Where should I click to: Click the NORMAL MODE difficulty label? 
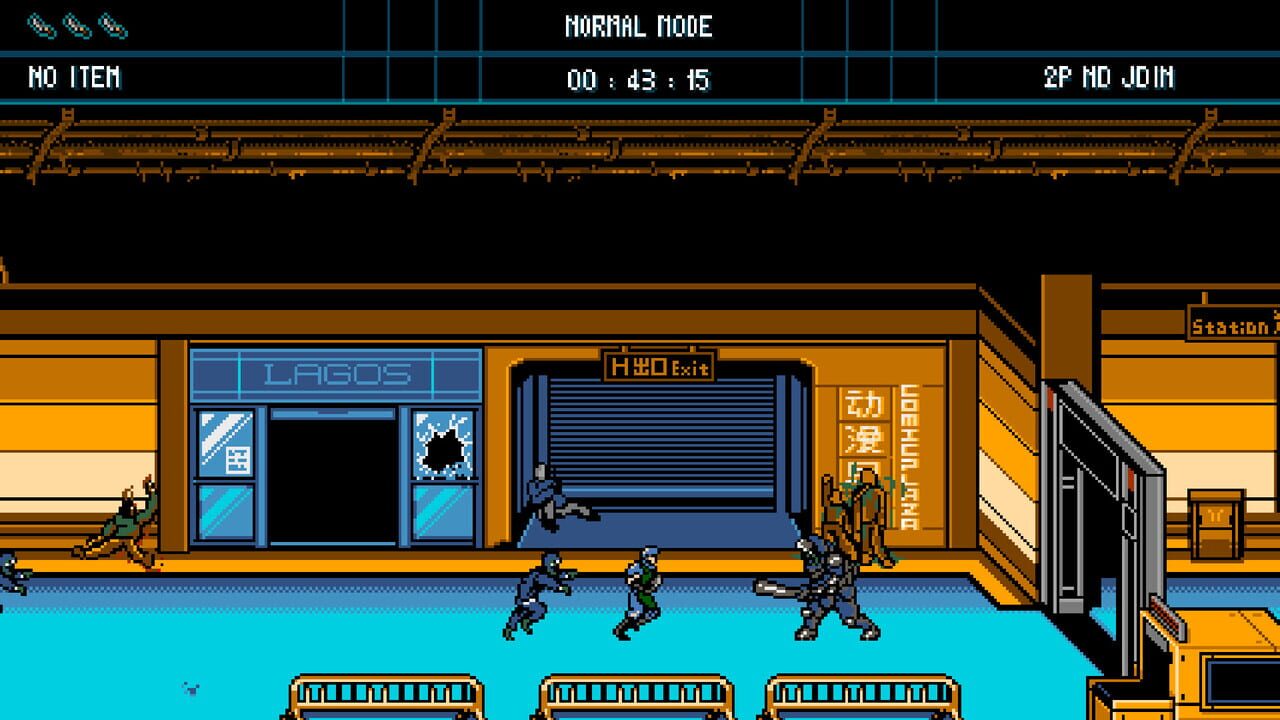[x=639, y=27]
